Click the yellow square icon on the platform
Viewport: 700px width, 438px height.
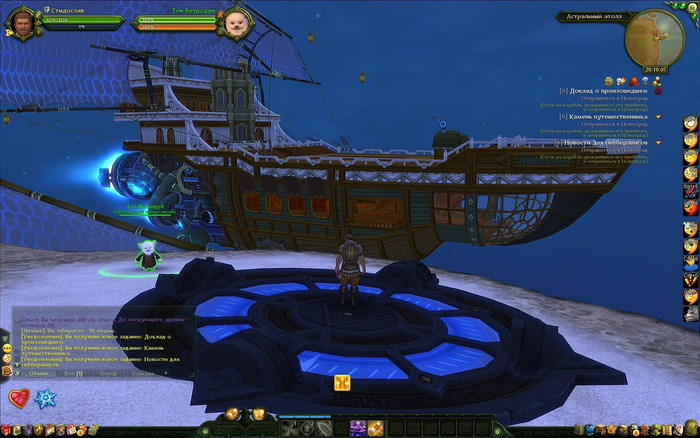341,382
